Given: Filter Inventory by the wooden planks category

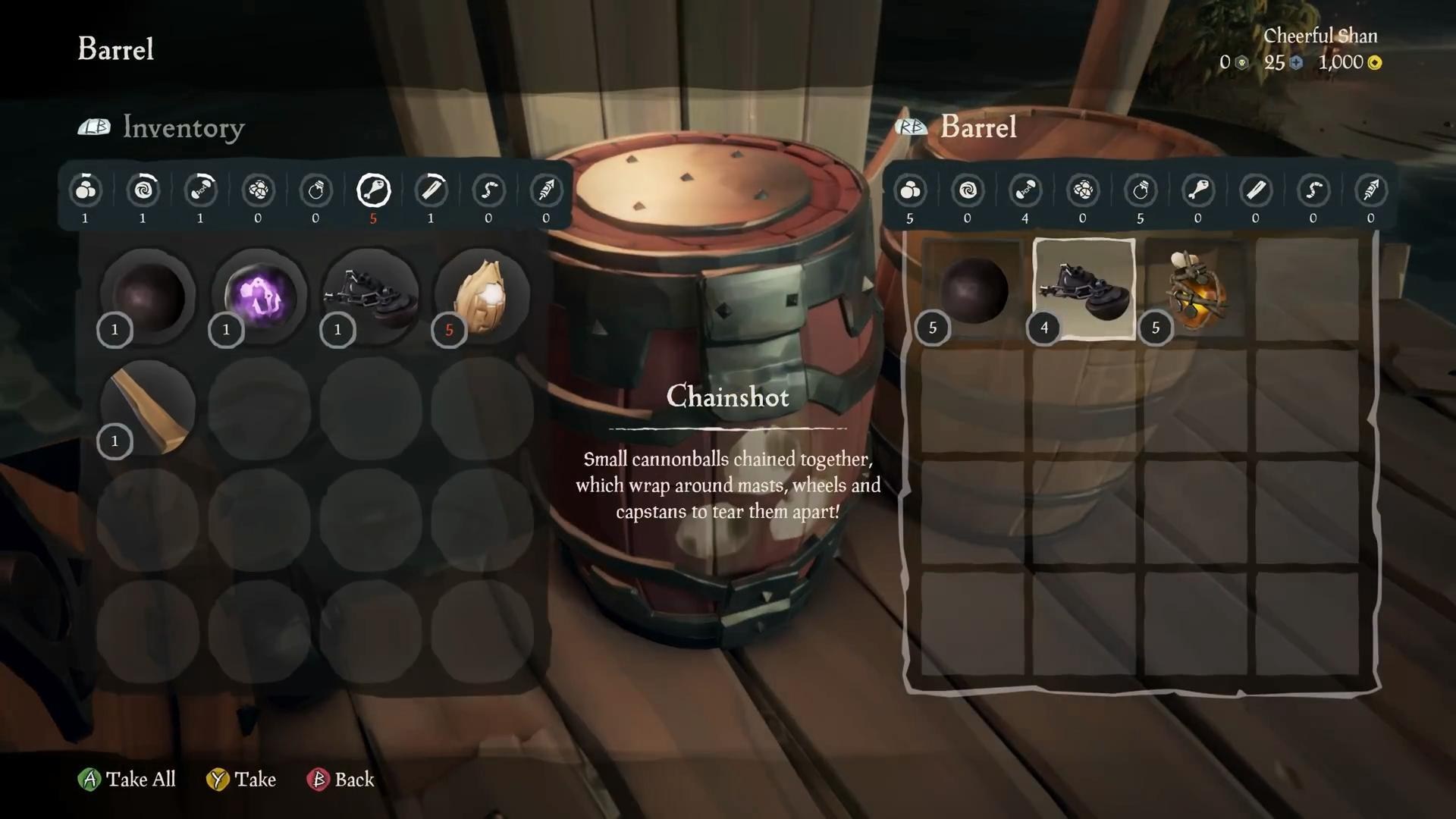Looking at the screenshot, I should pos(431,190).
